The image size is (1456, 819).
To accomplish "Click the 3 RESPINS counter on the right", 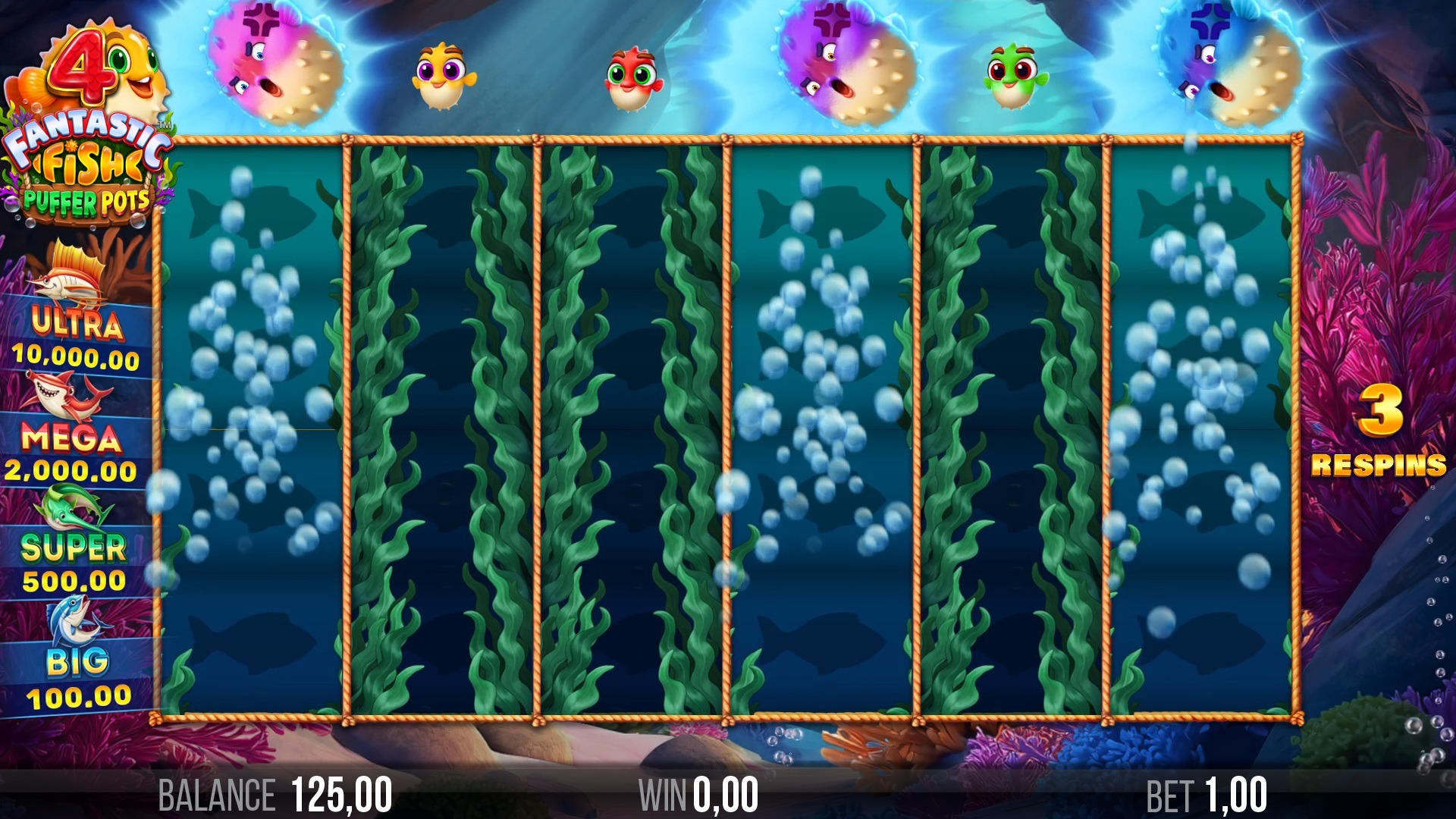I will tap(1379, 436).
